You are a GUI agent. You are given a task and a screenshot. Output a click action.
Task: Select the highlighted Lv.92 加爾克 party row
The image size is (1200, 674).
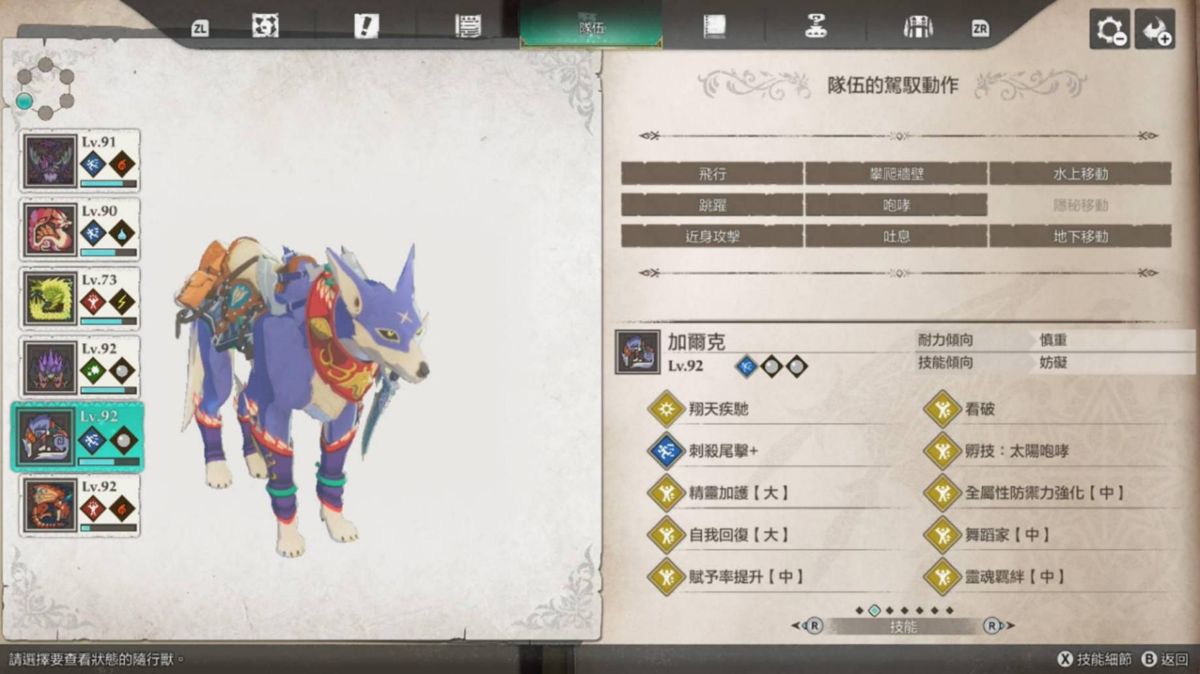pos(78,437)
